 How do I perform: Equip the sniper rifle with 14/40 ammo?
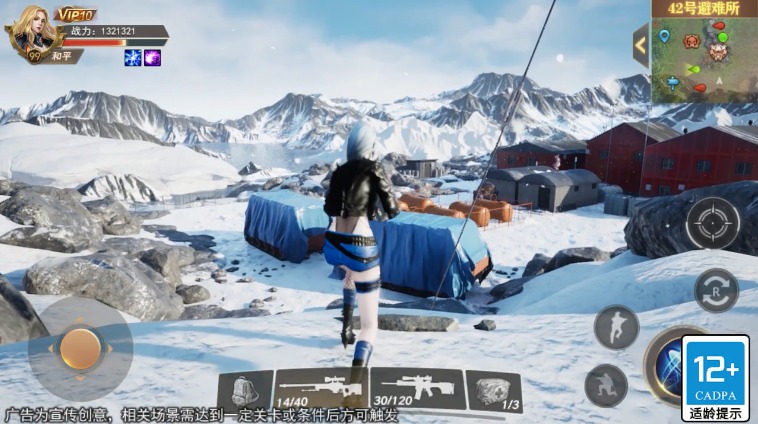320,389
